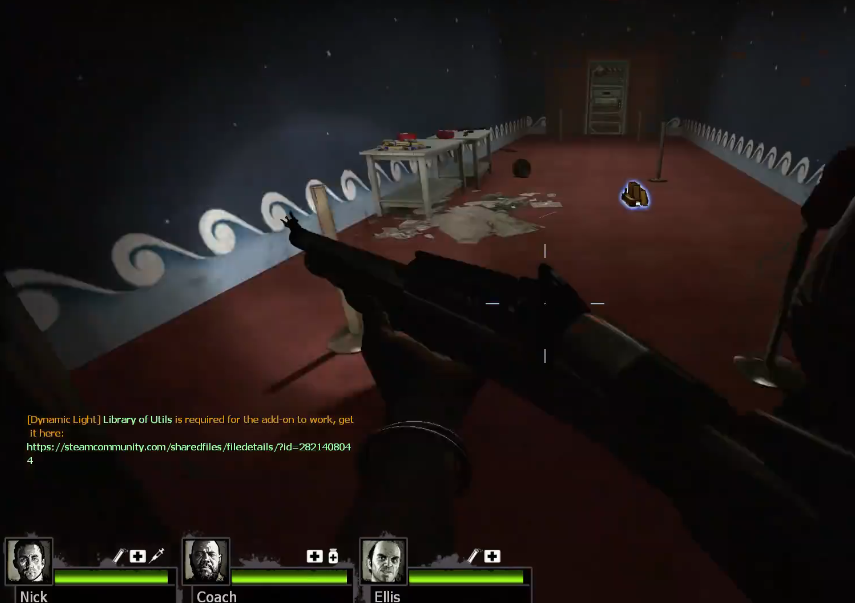Screen dimensions: 855x603
Task: Select Coach's first aid kit icon
Action: tap(315, 556)
